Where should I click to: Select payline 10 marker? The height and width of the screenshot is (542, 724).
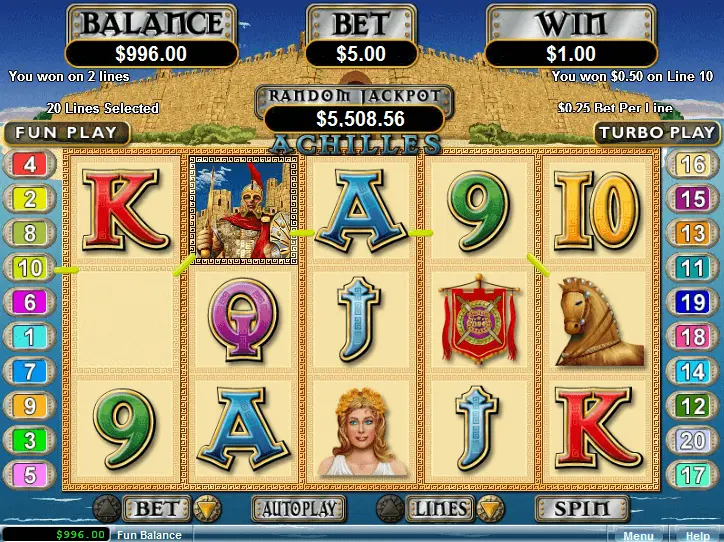pyautogui.click(x=30, y=267)
